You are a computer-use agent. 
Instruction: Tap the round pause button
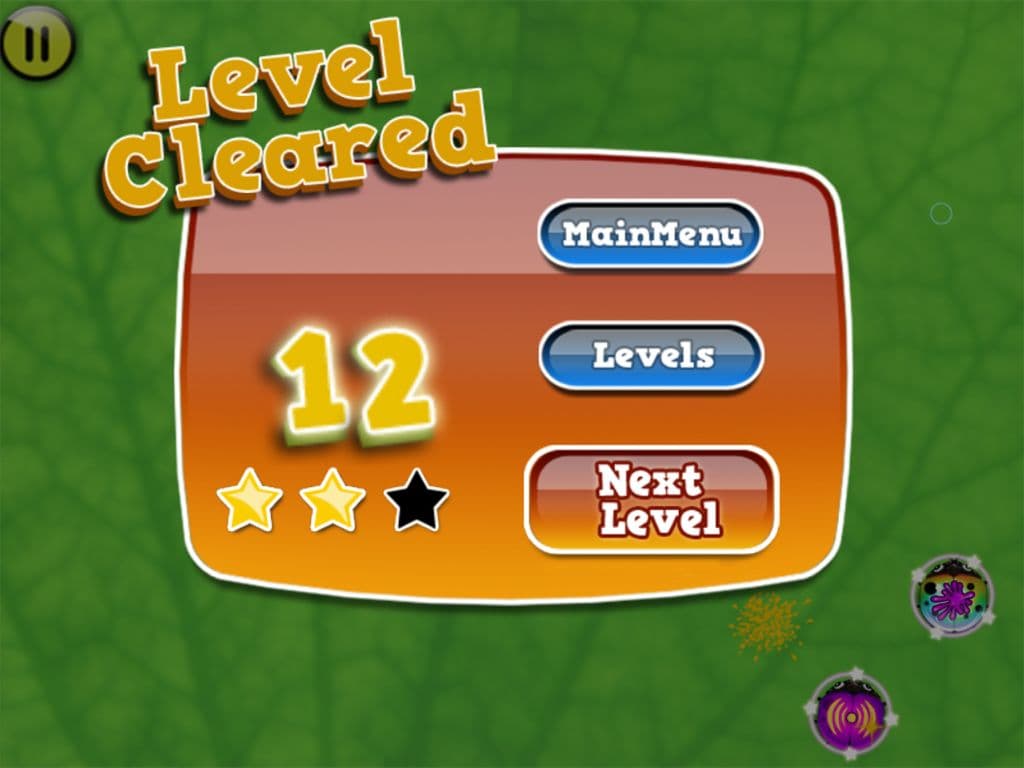[37, 43]
